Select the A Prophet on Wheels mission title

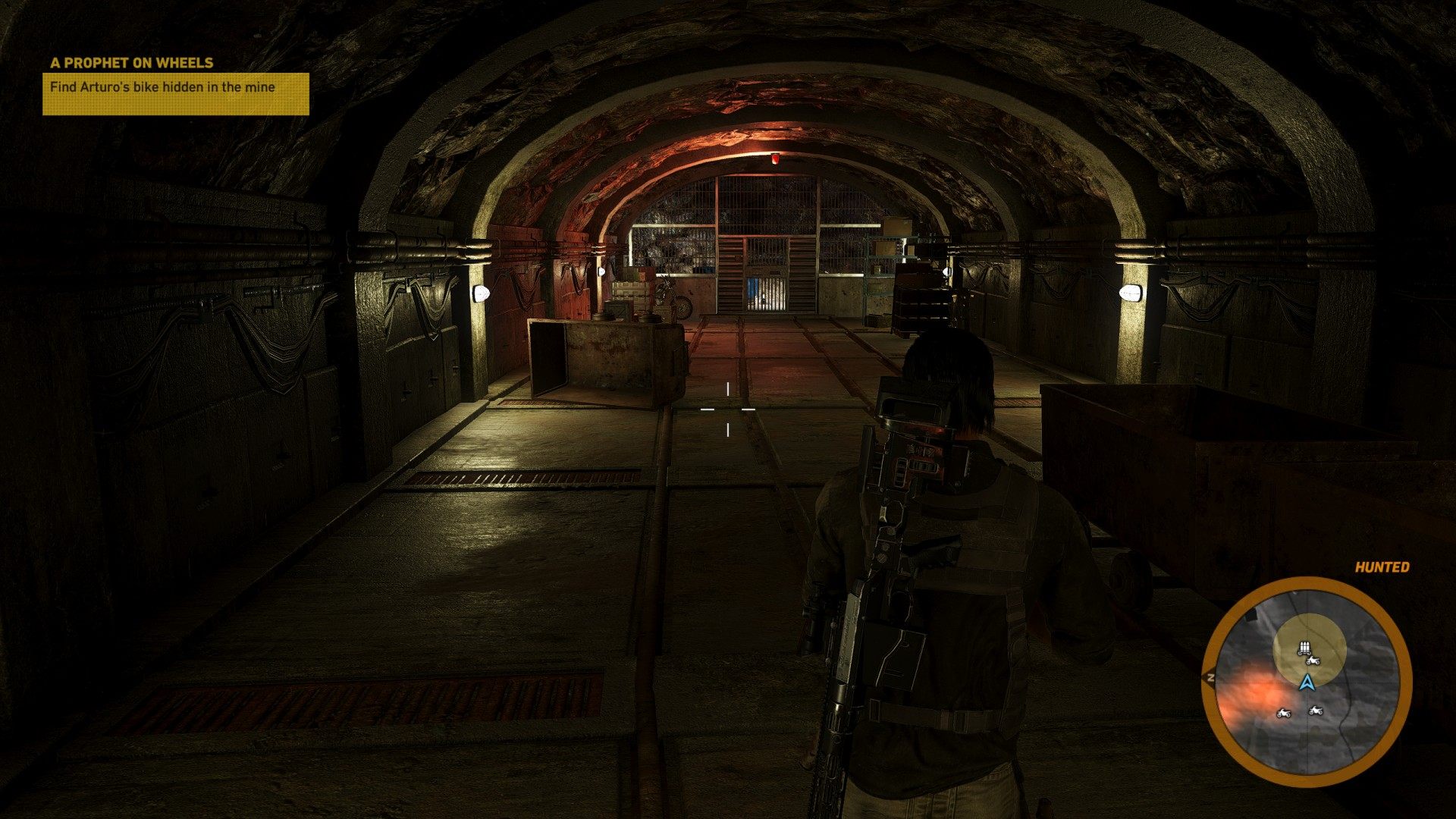coord(132,63)
